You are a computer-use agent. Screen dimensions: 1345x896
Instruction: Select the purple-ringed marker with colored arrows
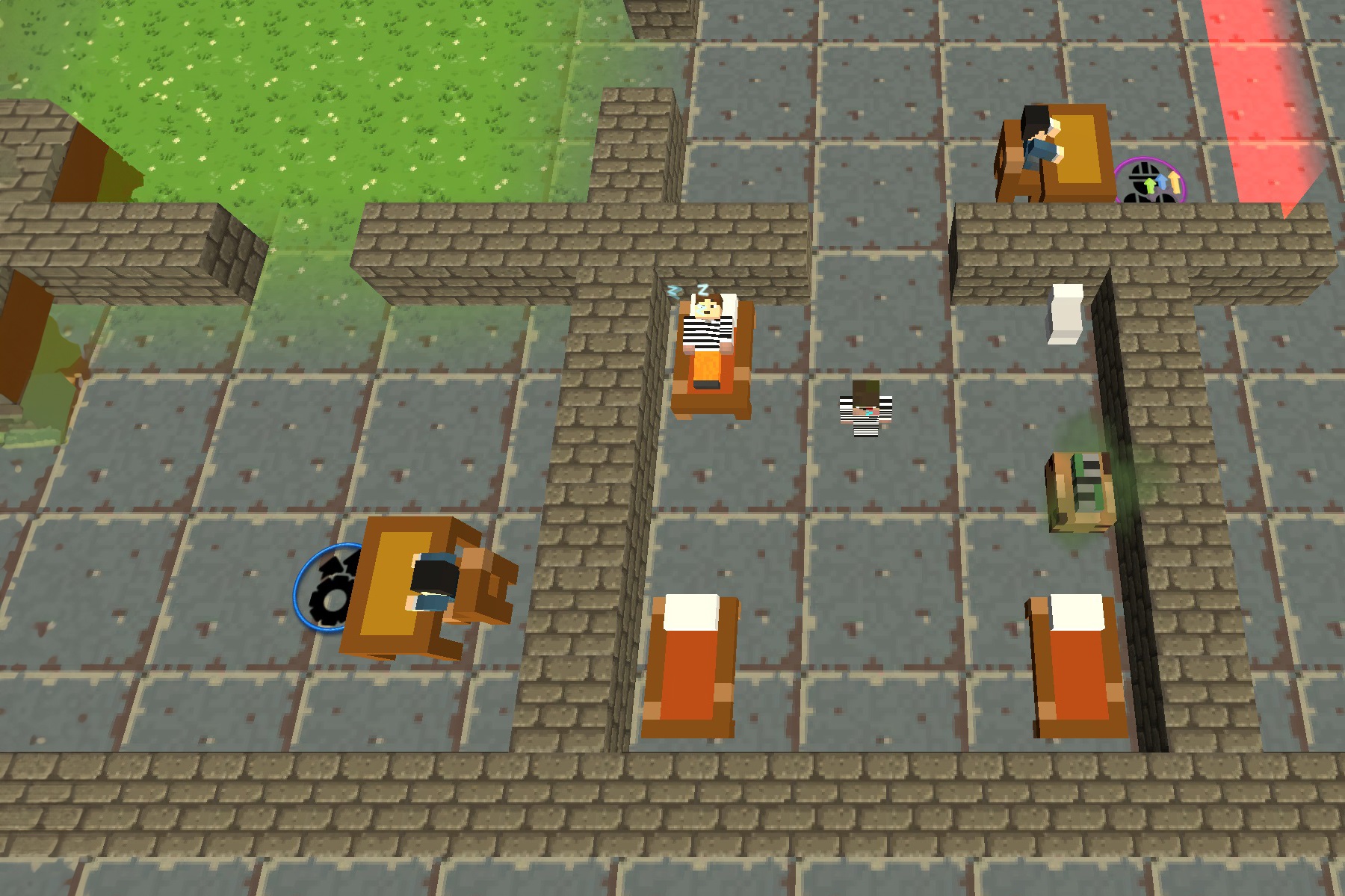1151,182
